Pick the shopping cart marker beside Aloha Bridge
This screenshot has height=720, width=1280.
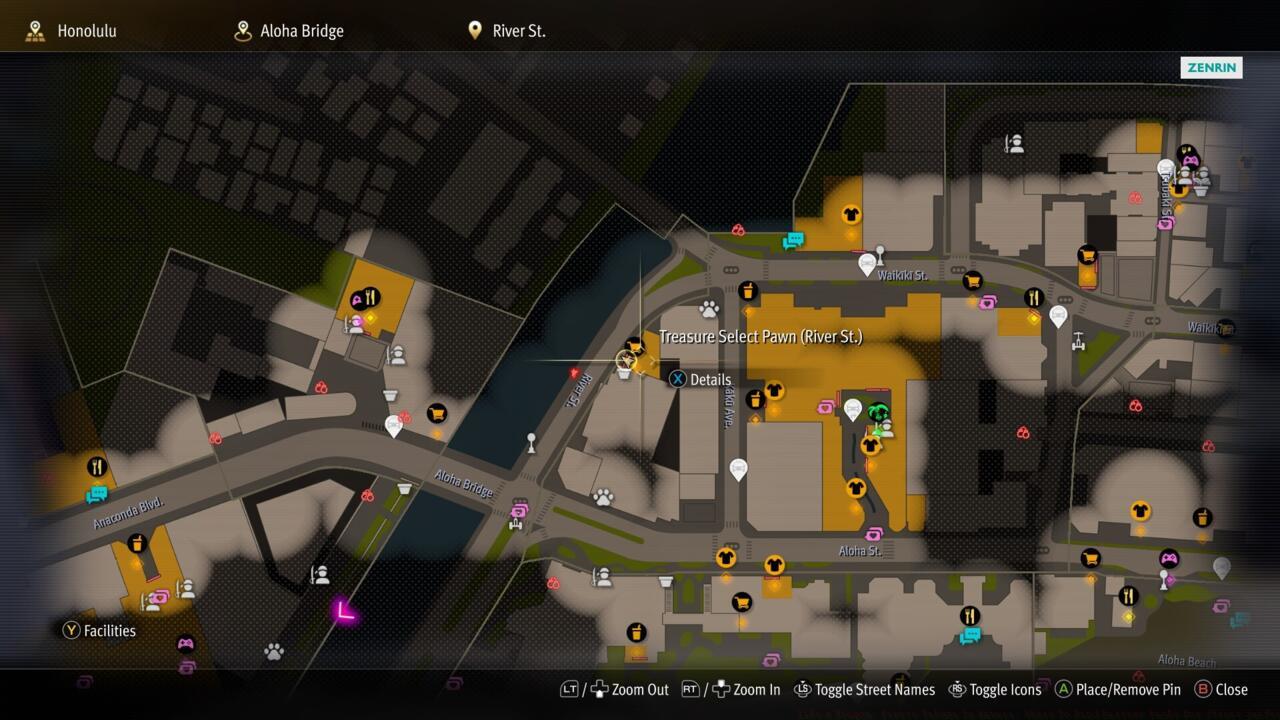436,412
